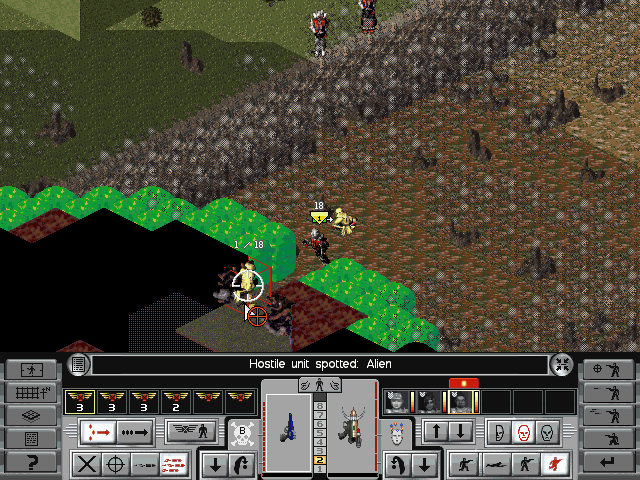
Task: Open the message history scroll icon
Action: click(79, 365)
